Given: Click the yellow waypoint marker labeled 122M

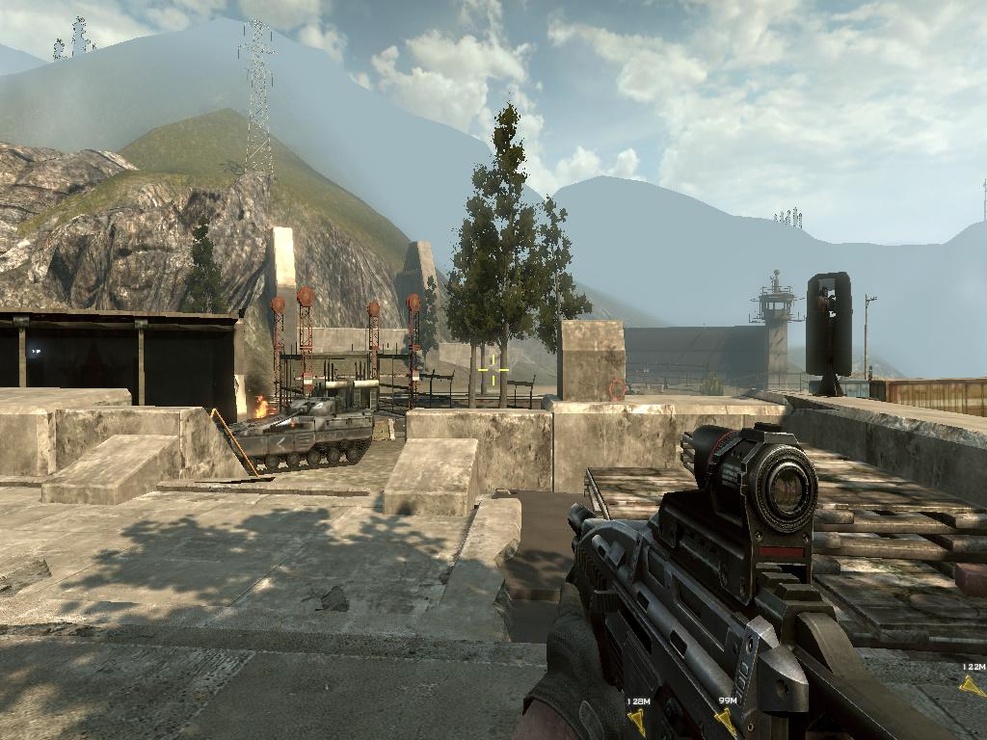Looking at the screenshot, I should tap(970, 686).
